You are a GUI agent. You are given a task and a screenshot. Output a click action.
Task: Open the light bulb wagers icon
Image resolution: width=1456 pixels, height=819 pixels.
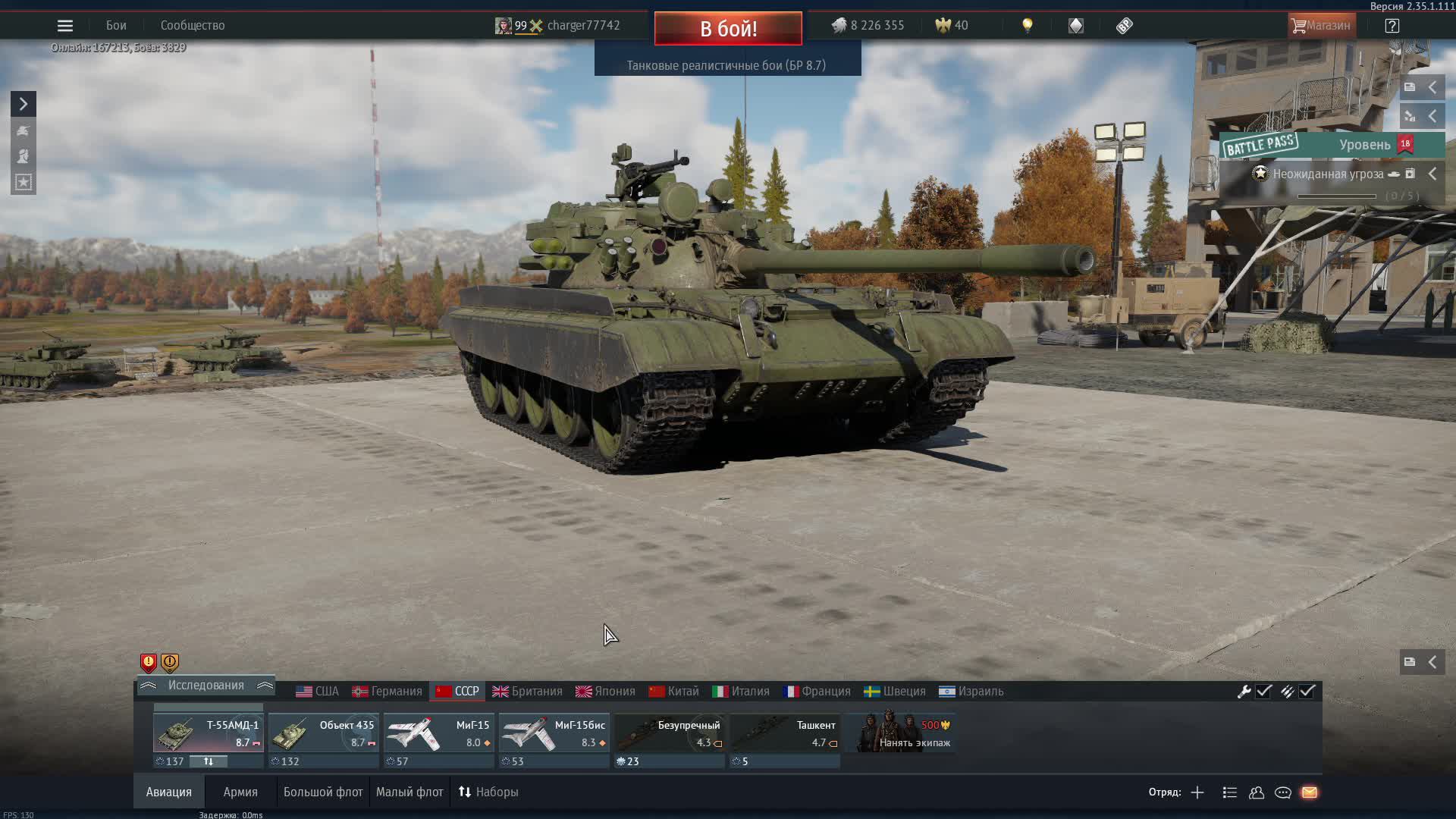click(1028, 25)
